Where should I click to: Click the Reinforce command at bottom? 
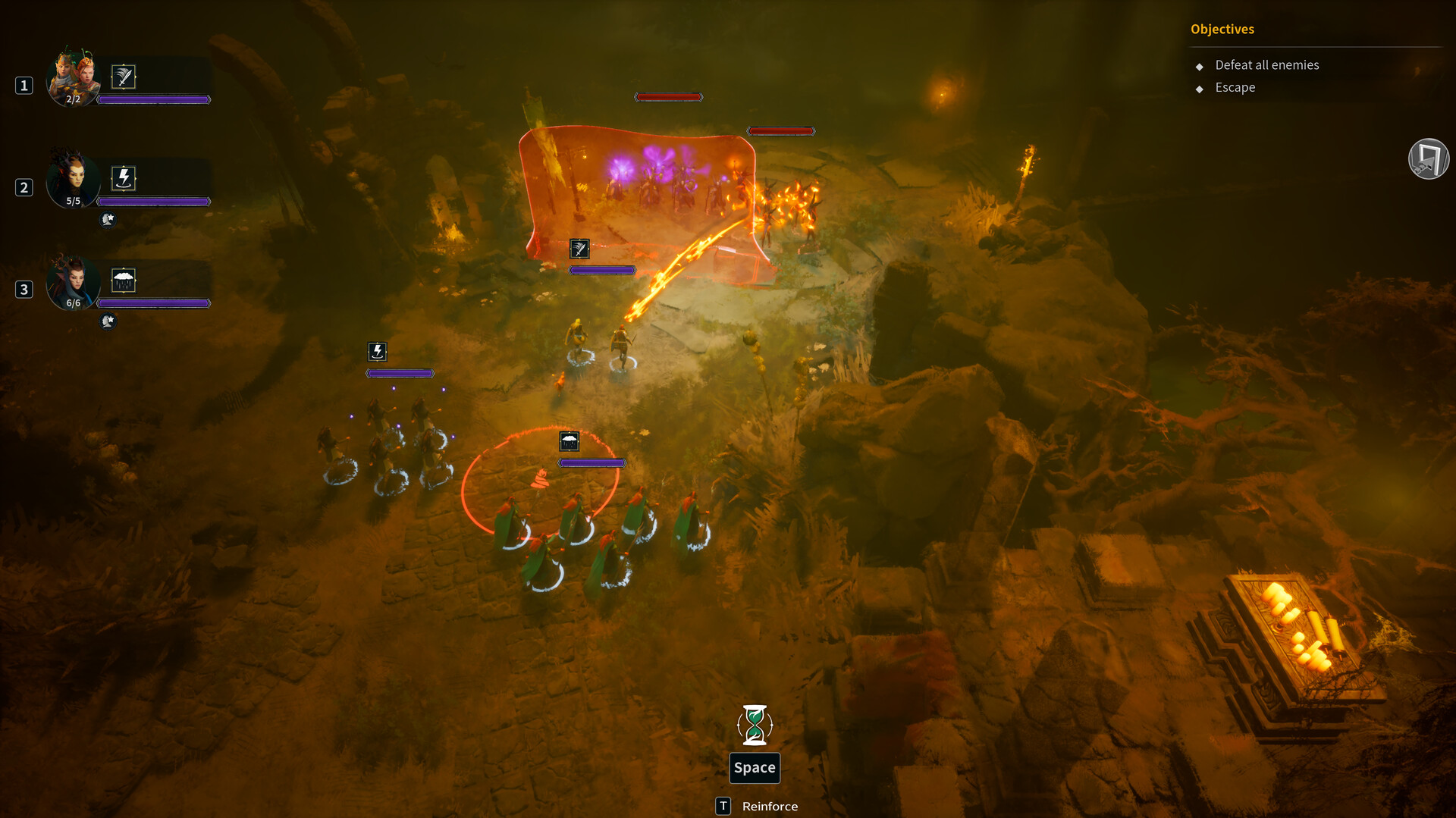coord(769,806)
